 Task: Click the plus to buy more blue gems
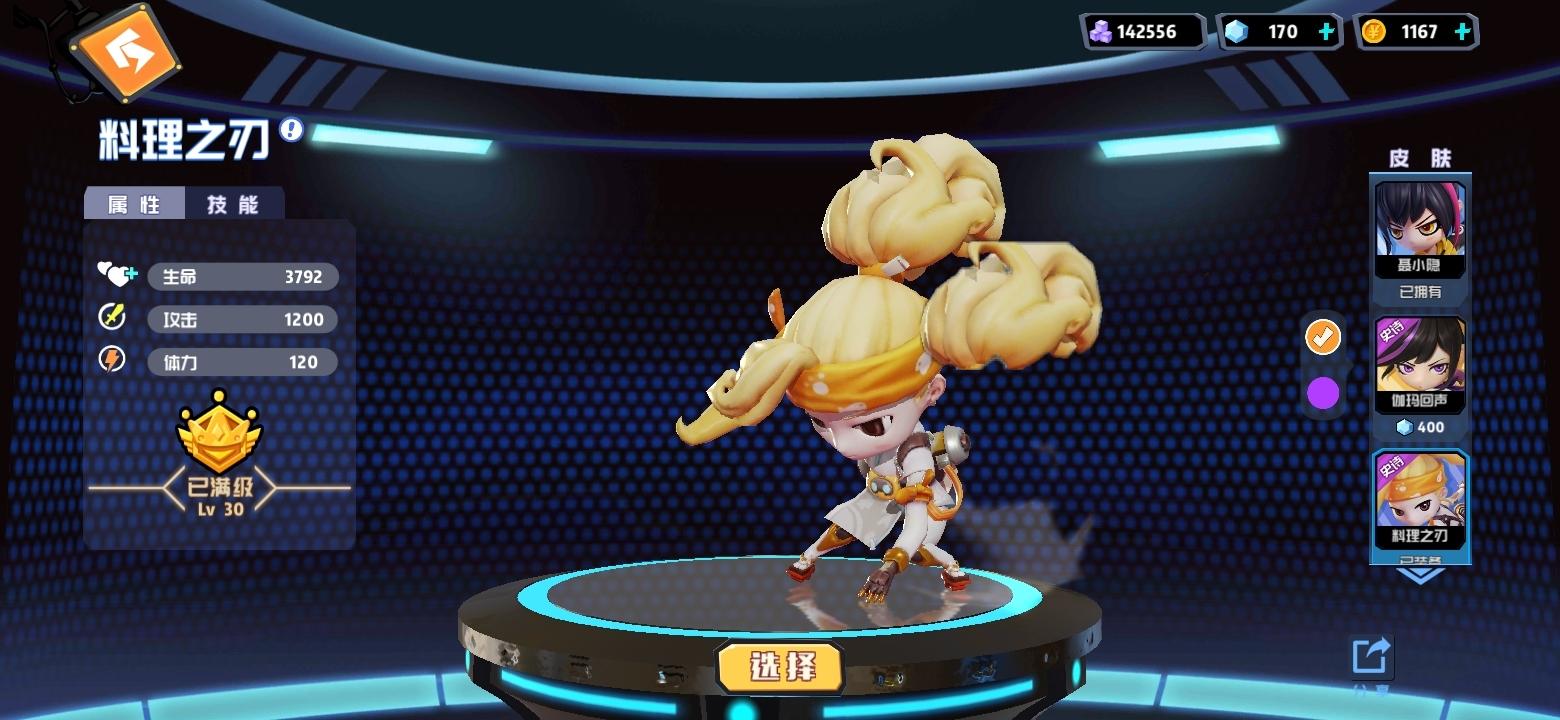pyautogui.click(x=1327, y=31)
